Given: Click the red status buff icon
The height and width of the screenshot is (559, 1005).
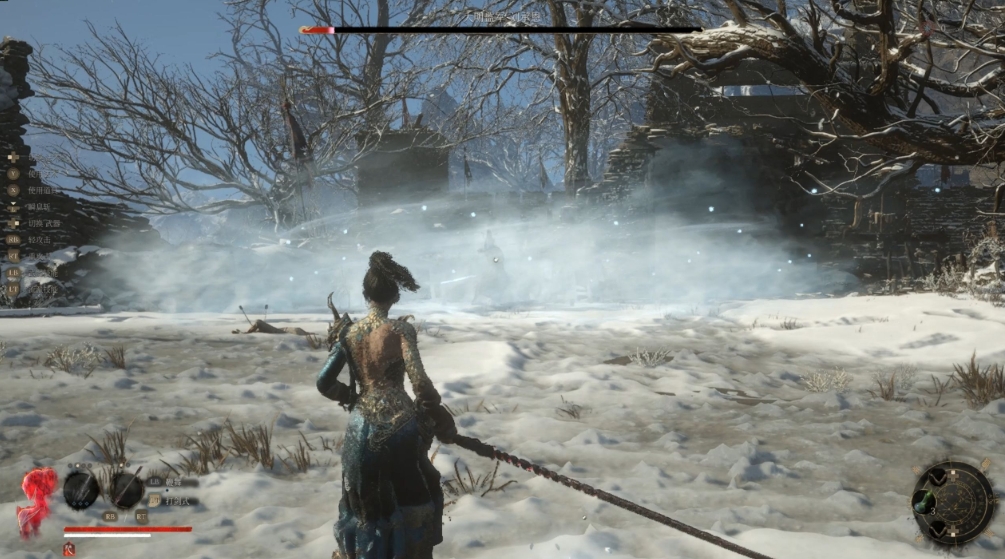Looking at the screenshot, I should (x=69, y=548).
